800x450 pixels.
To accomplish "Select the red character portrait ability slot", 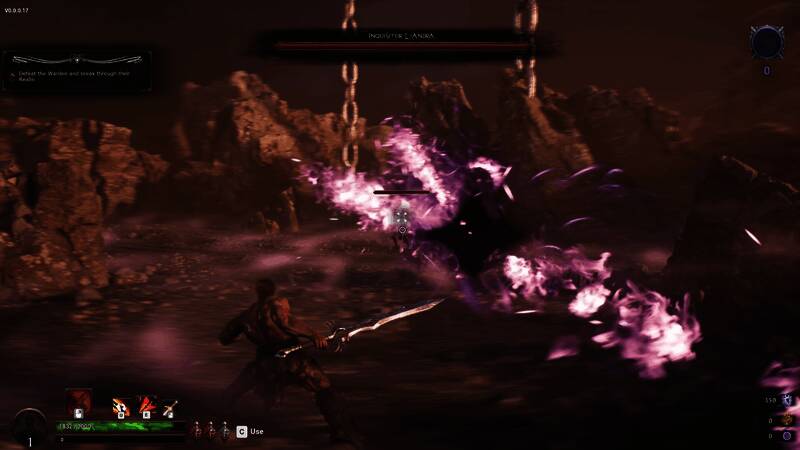I will (79, 403).
